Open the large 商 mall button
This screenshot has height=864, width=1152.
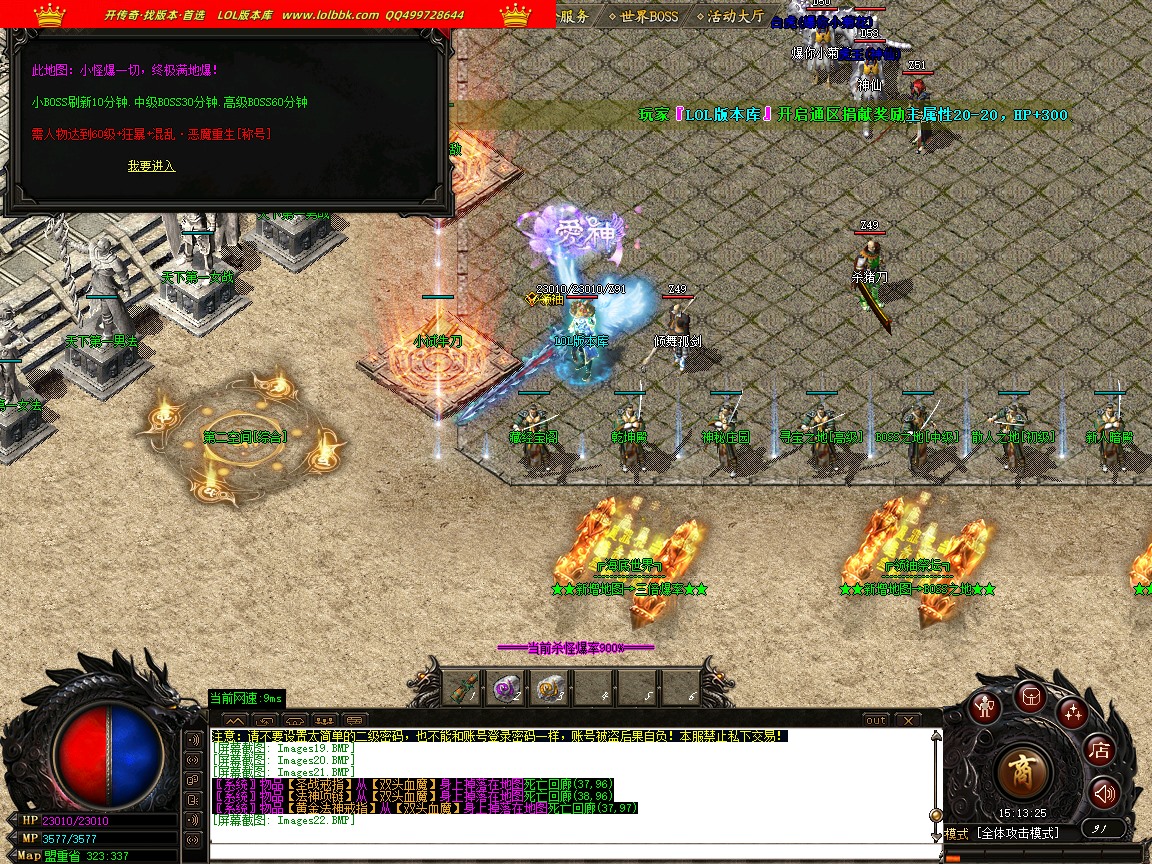1025,773
